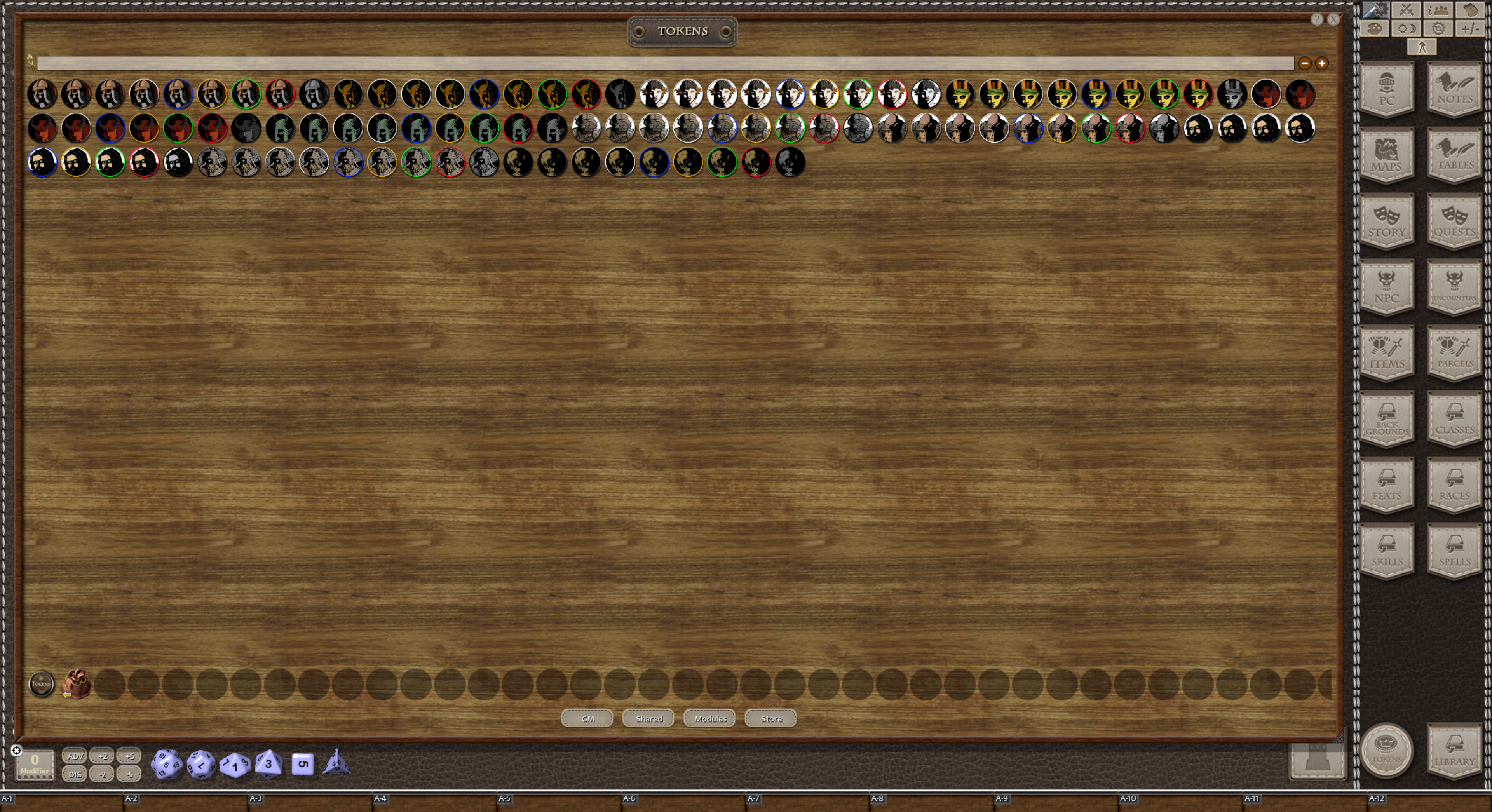Open the Tokens bag drawer
This screenshot has width=1492, height=812.
[77, 685]
